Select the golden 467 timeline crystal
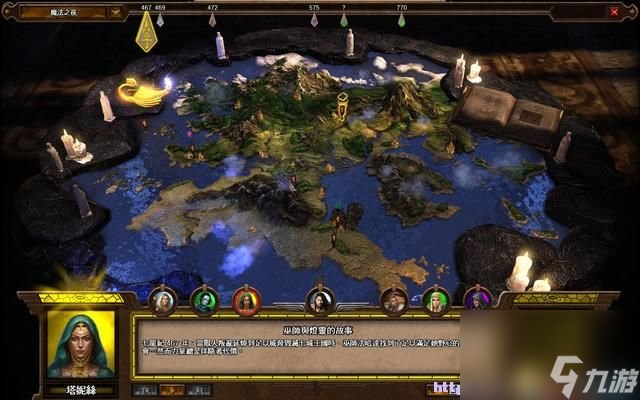Screen dimensions: 640x400 point(146,33)
